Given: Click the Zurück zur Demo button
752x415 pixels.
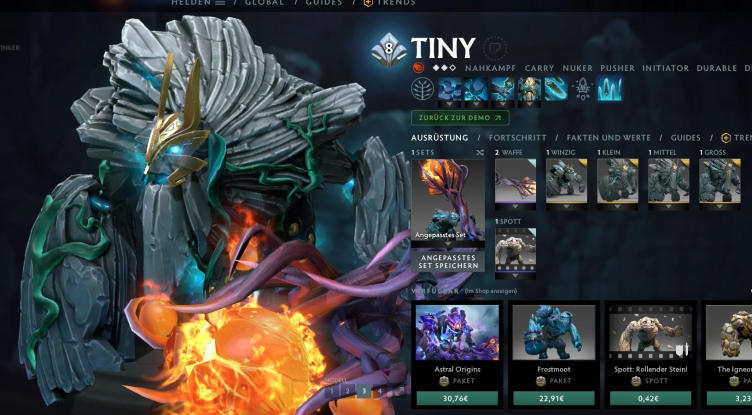Looking at the screenshot, I should [x=452, y=117].
